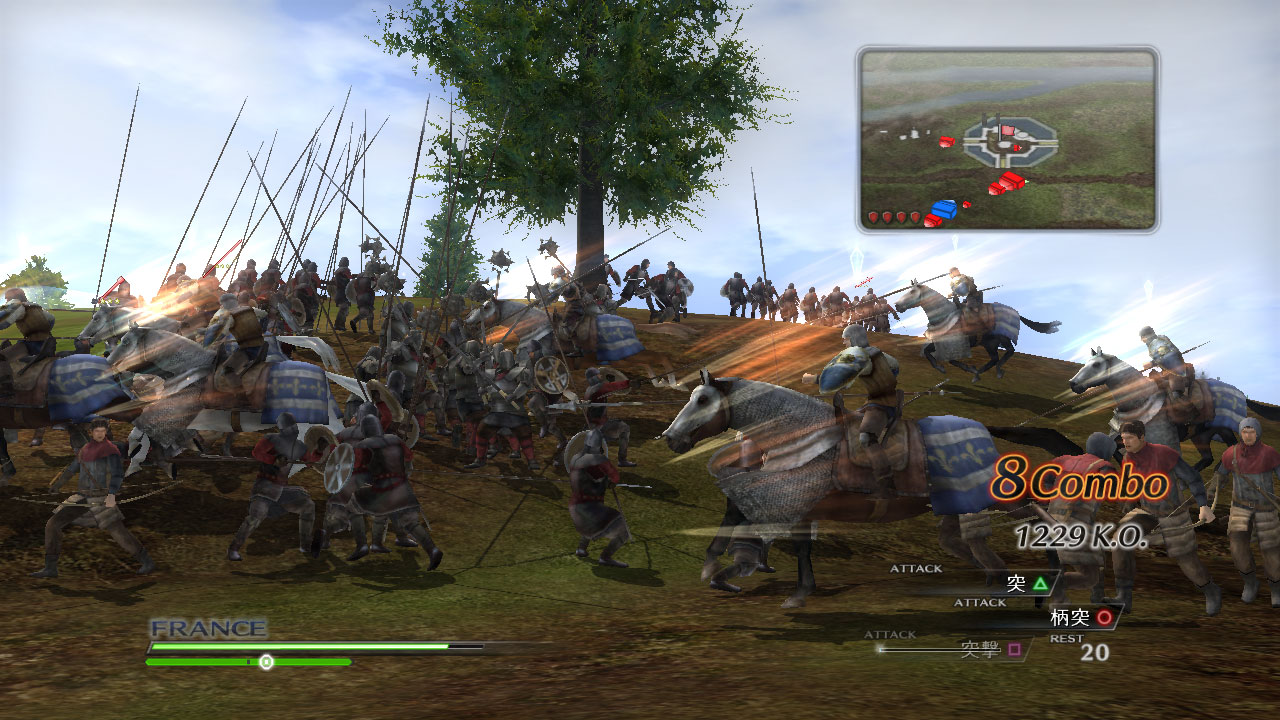Select the green triangle 突 attack icon

[1040, 584]
